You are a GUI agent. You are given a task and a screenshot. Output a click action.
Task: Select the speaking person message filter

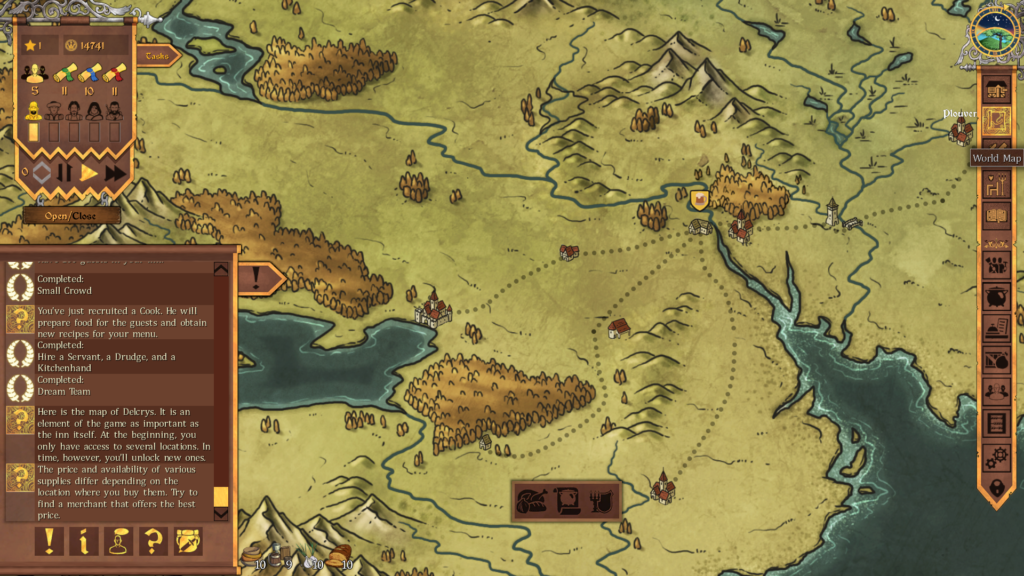pos(118,541)
